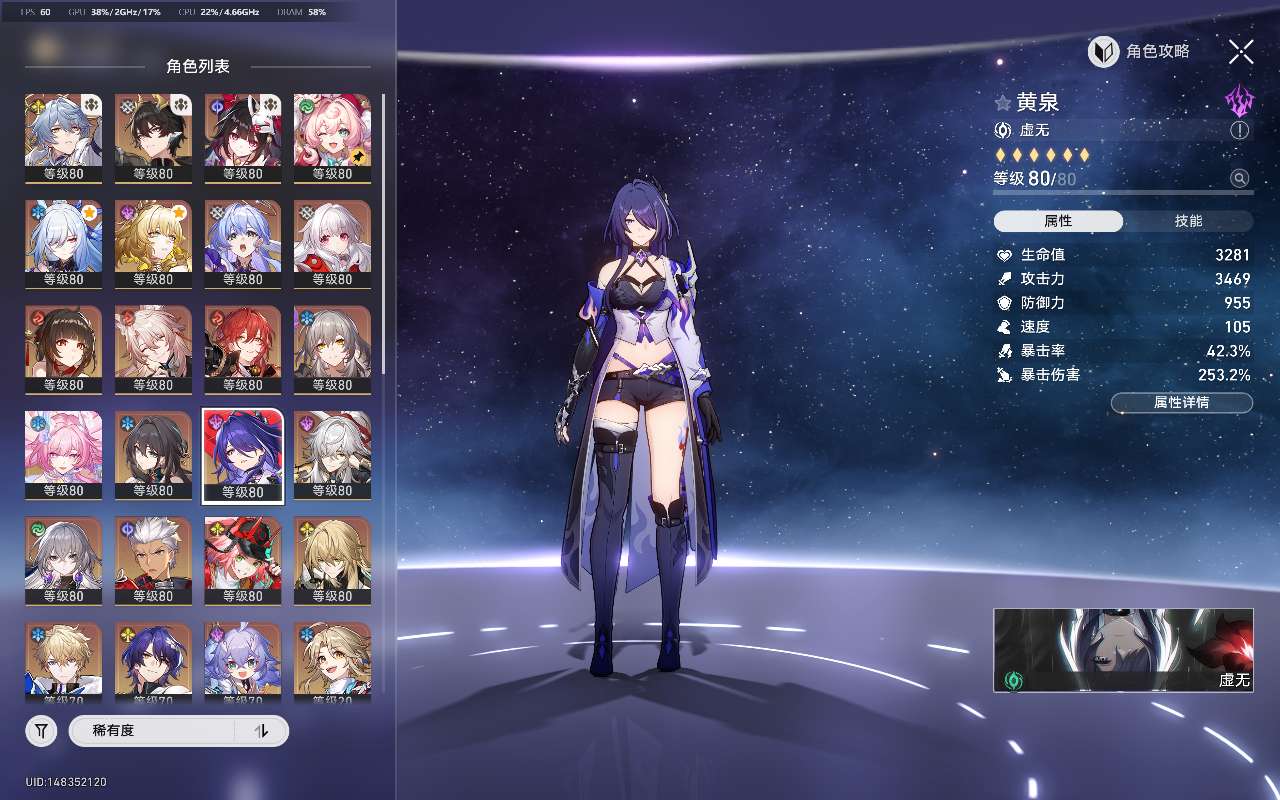Show the 虚无 path info icon
The height and width of the screenshot is (800, 1280).
tap(1240, 130)
